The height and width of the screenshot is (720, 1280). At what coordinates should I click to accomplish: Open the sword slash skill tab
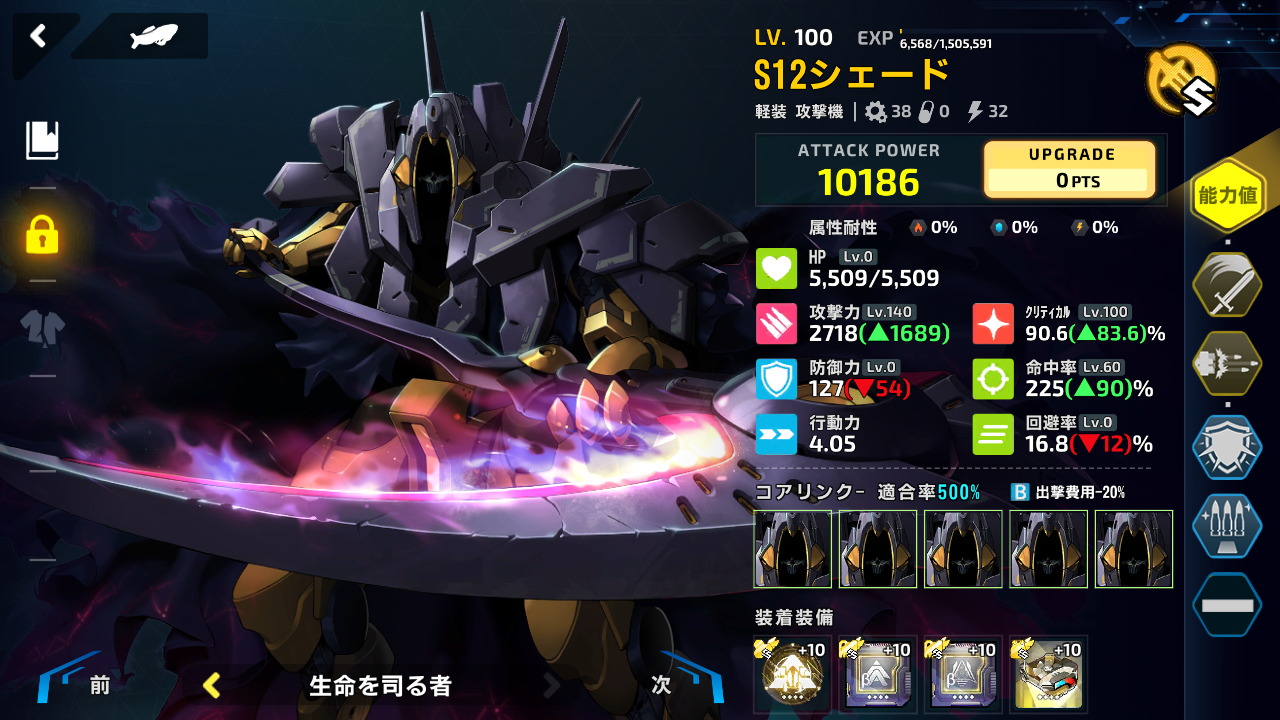1226,284
